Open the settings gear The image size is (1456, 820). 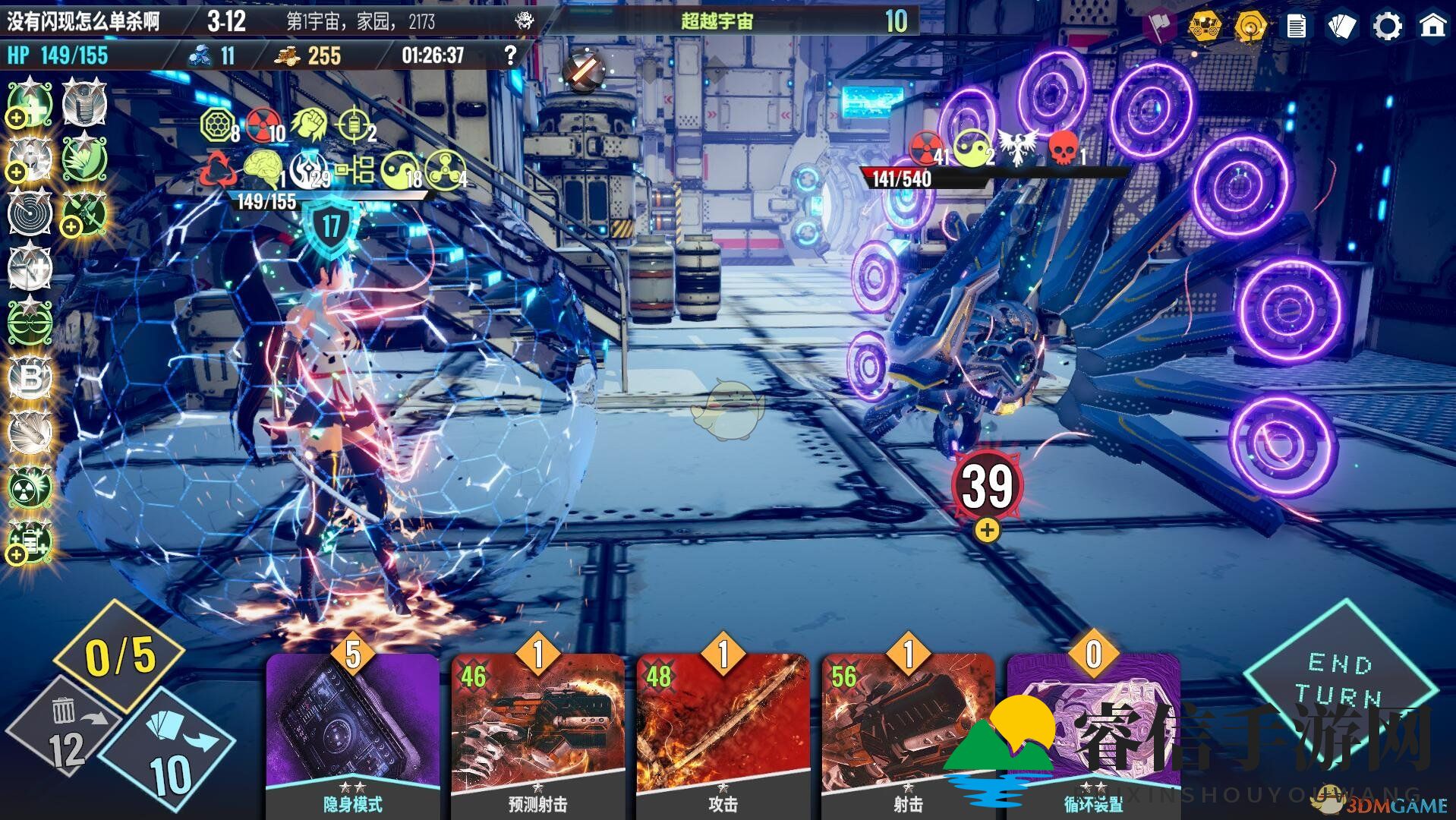pyautogui.click(x=1387, y=27)
